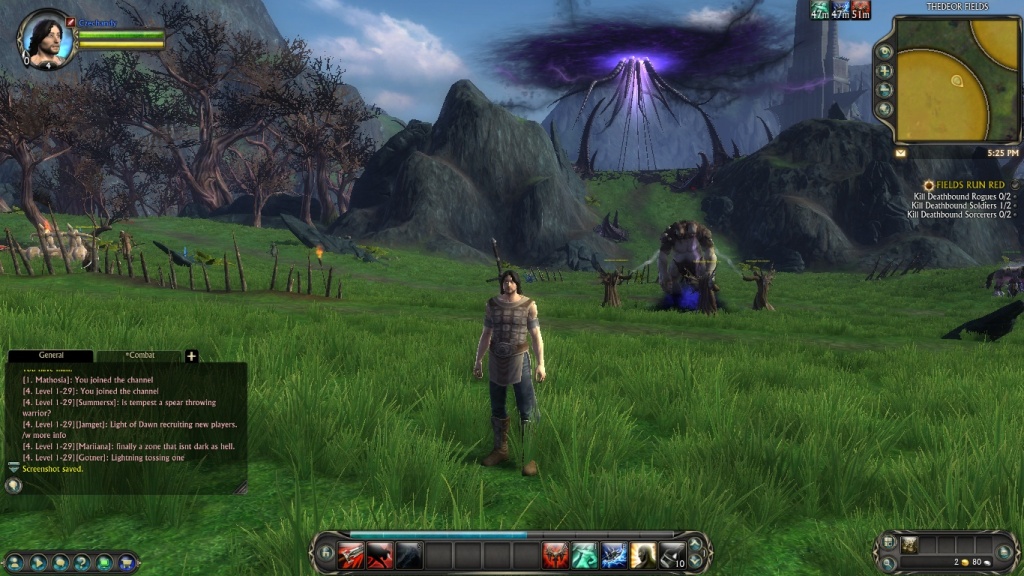Open the mail envelope icon
1024x576 pixels.
900,153
